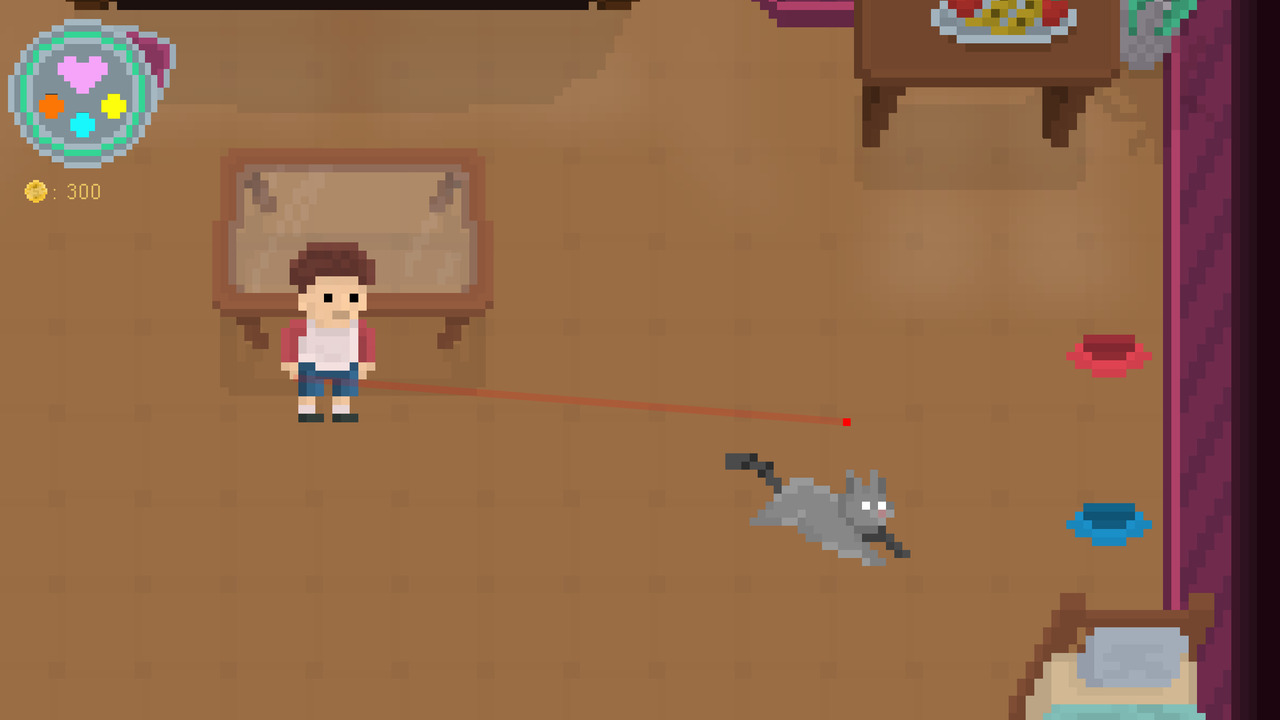Click the gold coin icon beside the money counter
The image size is (1280, 720).
click(35, 190)
